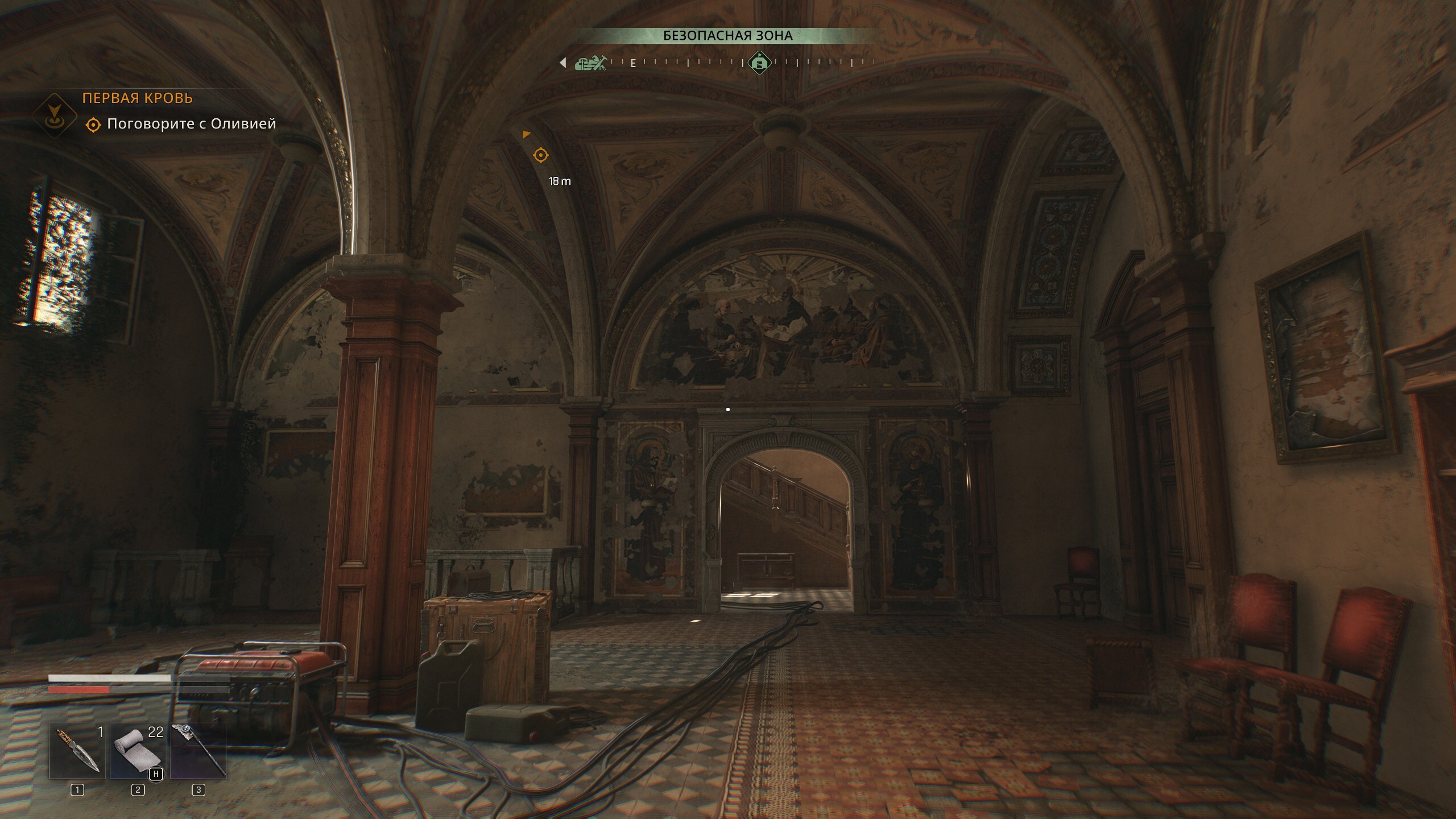Screen dimensions: 1456x819
Task: Select the throwing knife slot
Action: 77,750
